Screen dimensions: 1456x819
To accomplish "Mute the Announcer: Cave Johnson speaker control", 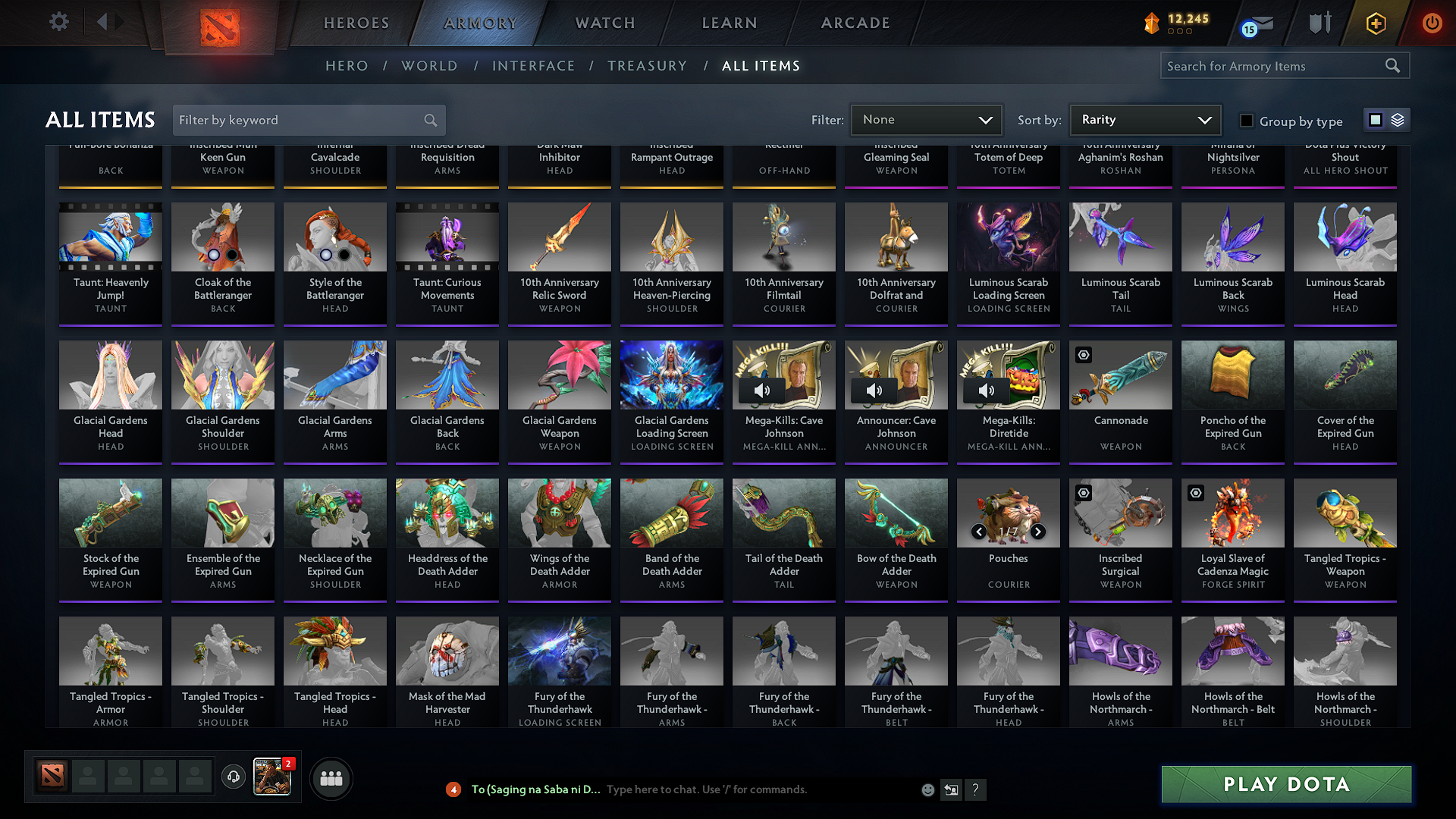I will coord(874,390).
